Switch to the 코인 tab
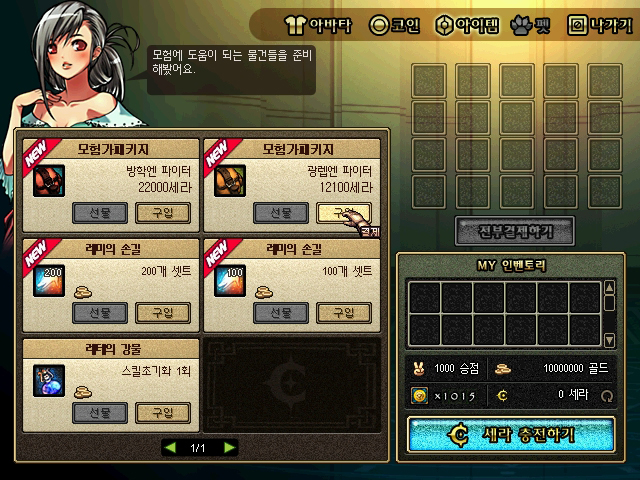This screenshot has width=640, height=480. tap(394, 23)
